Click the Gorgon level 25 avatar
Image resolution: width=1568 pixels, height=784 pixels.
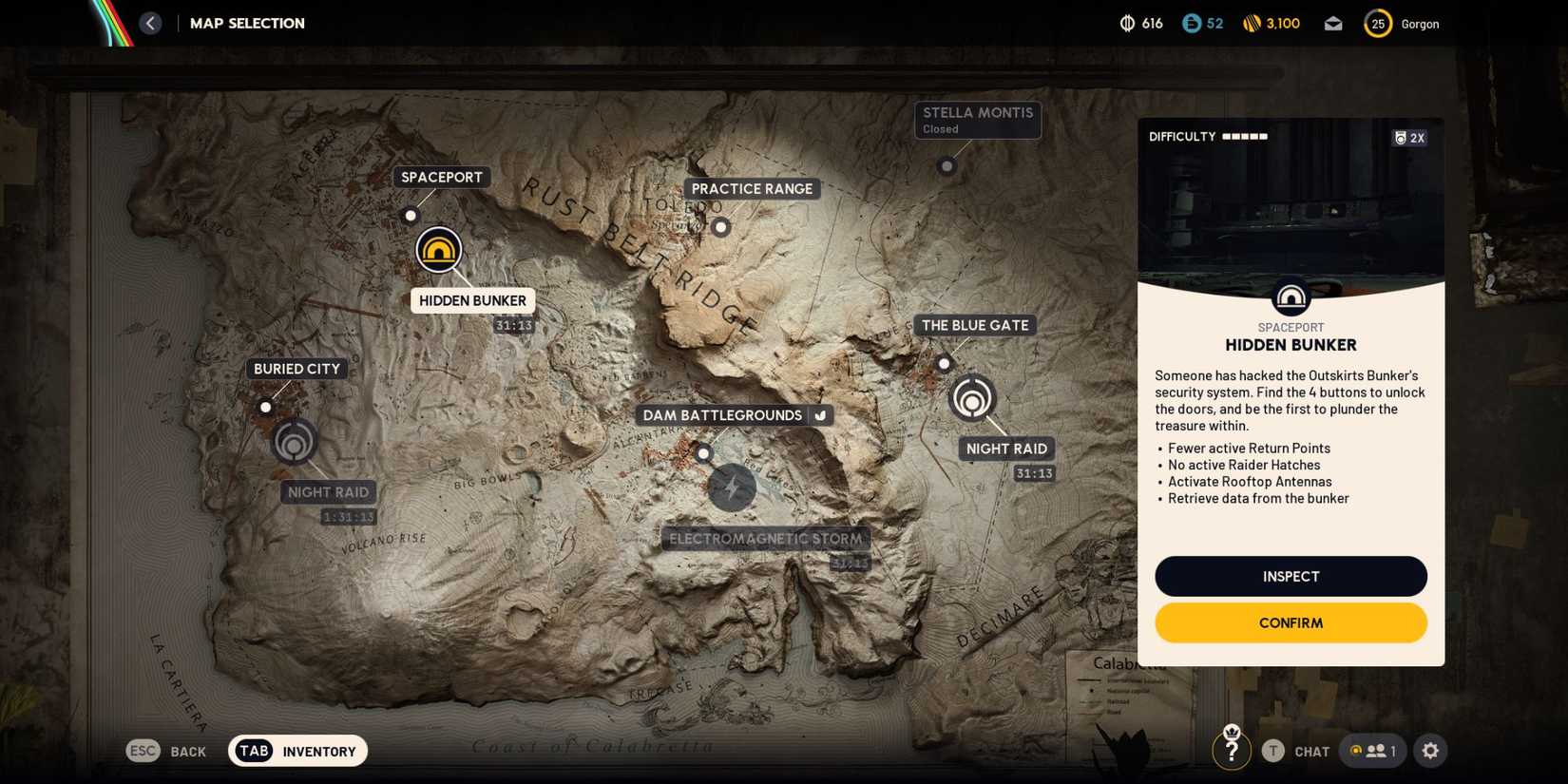tap(1377, 23)
